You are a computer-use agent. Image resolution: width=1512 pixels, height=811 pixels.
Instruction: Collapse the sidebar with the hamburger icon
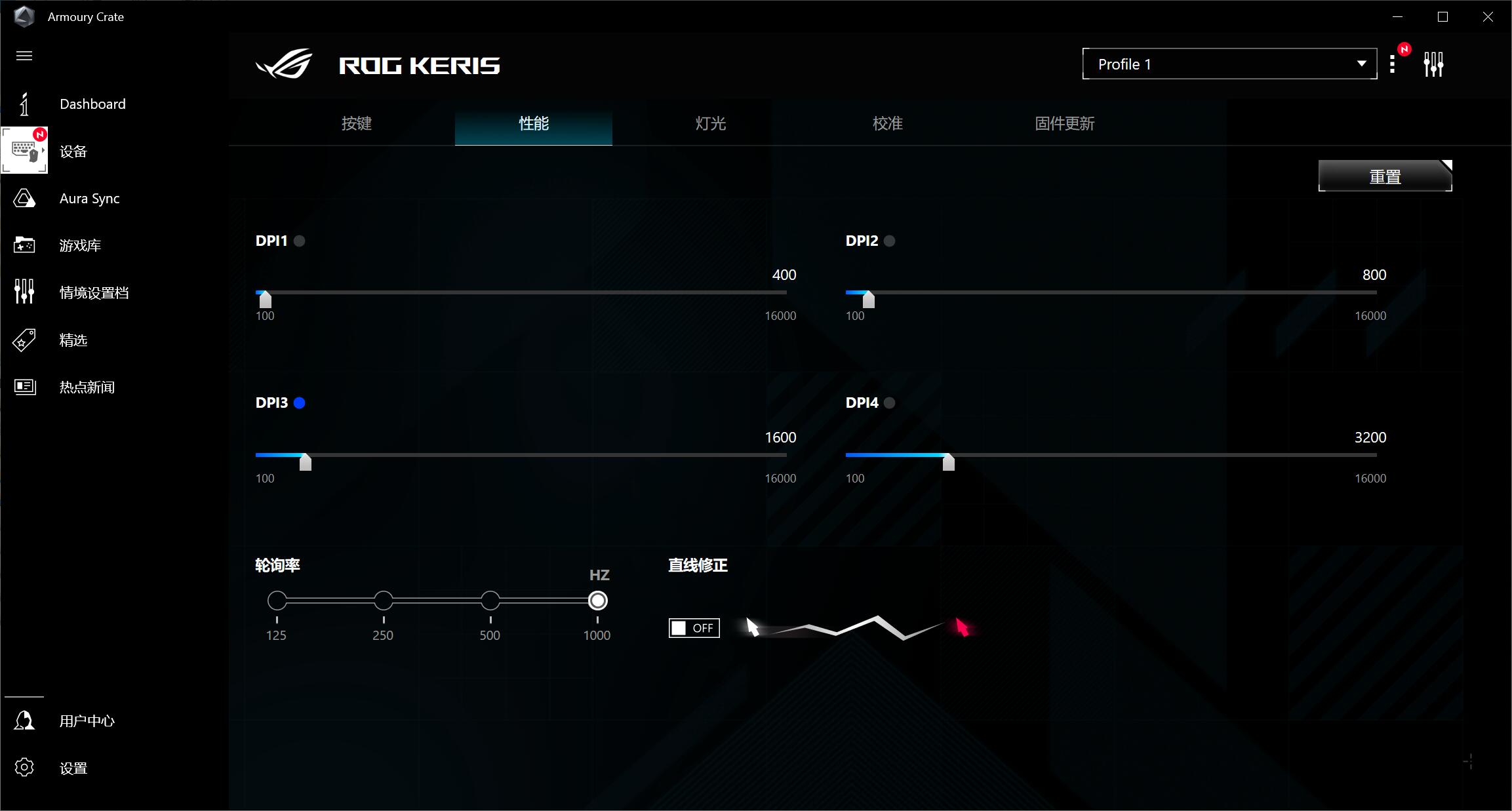24,56
